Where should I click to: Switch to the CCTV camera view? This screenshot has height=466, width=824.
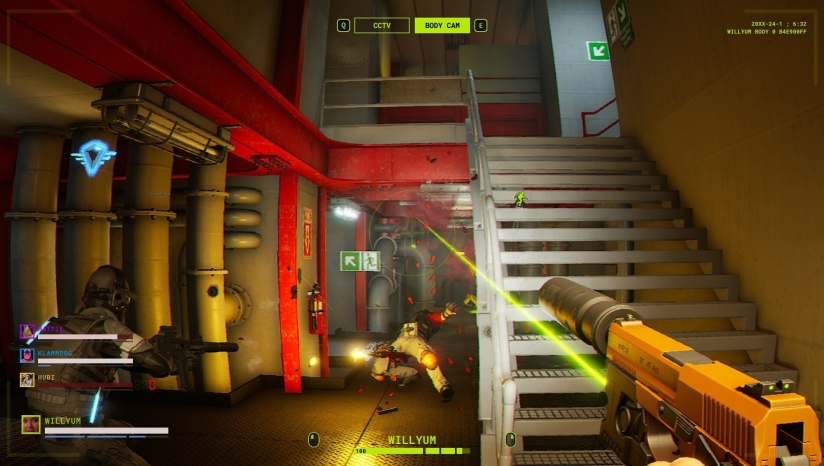tap(381, 25)
